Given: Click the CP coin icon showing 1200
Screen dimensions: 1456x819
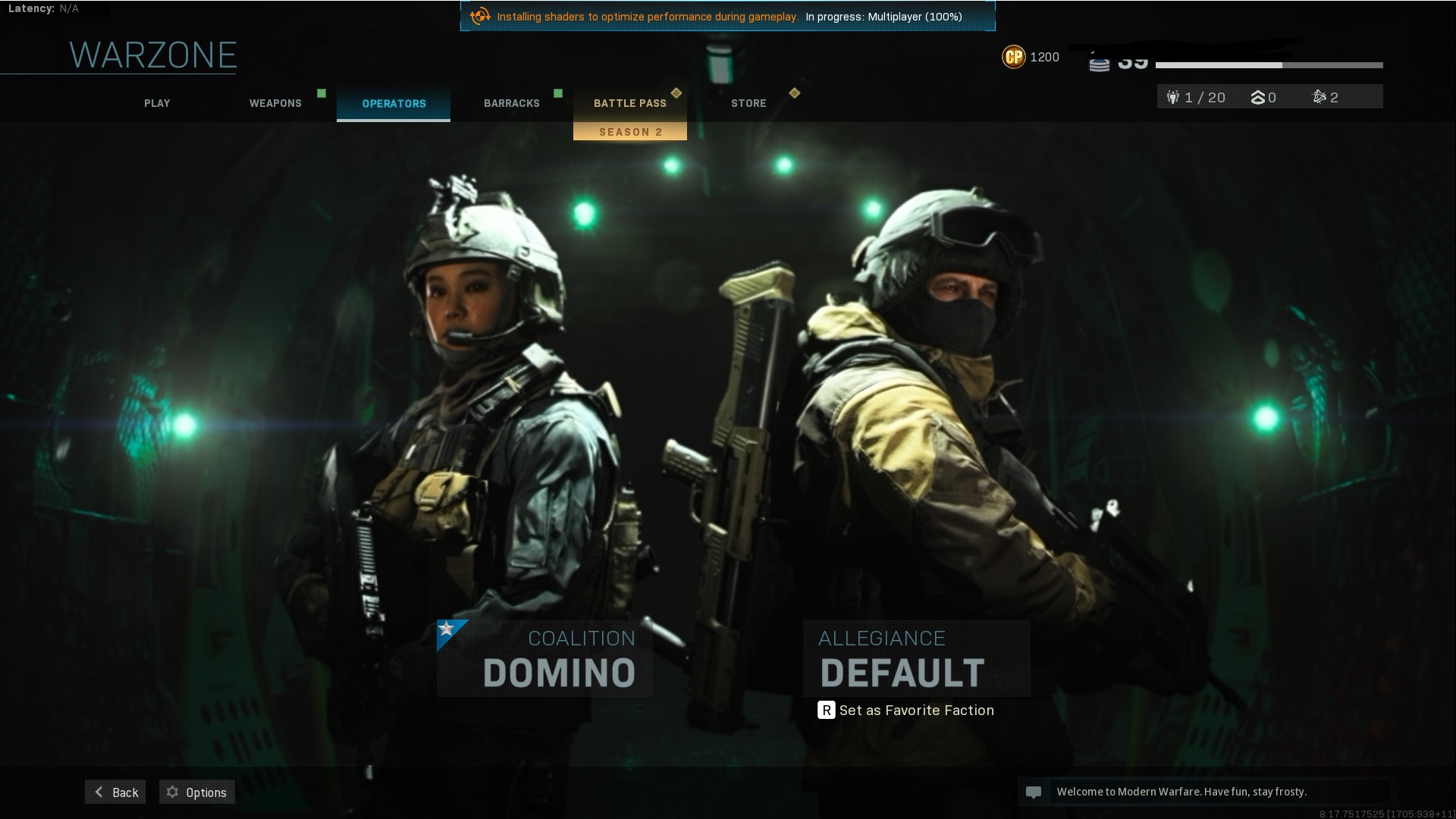Looking at the screenshot, I should point(1014,56).
